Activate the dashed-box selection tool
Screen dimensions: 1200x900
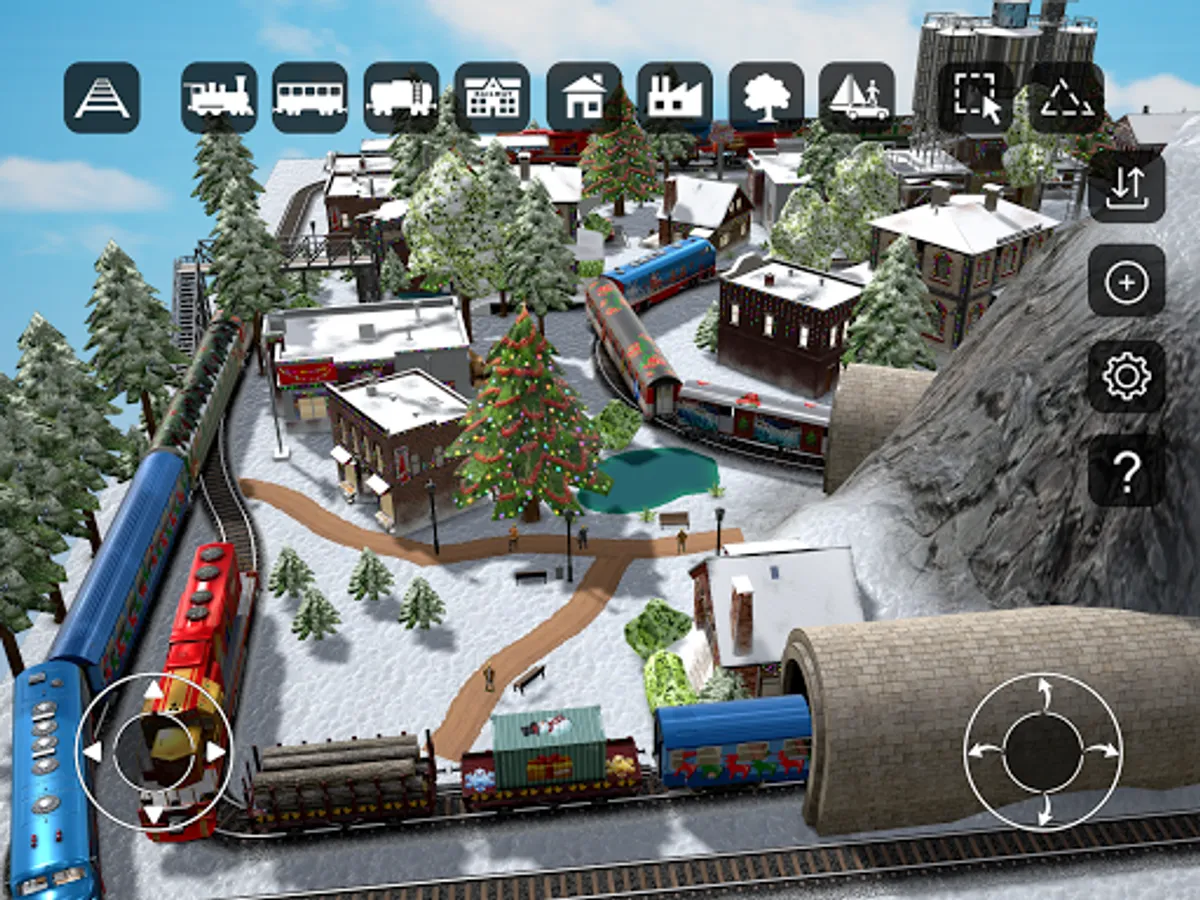tap(976, 98)
